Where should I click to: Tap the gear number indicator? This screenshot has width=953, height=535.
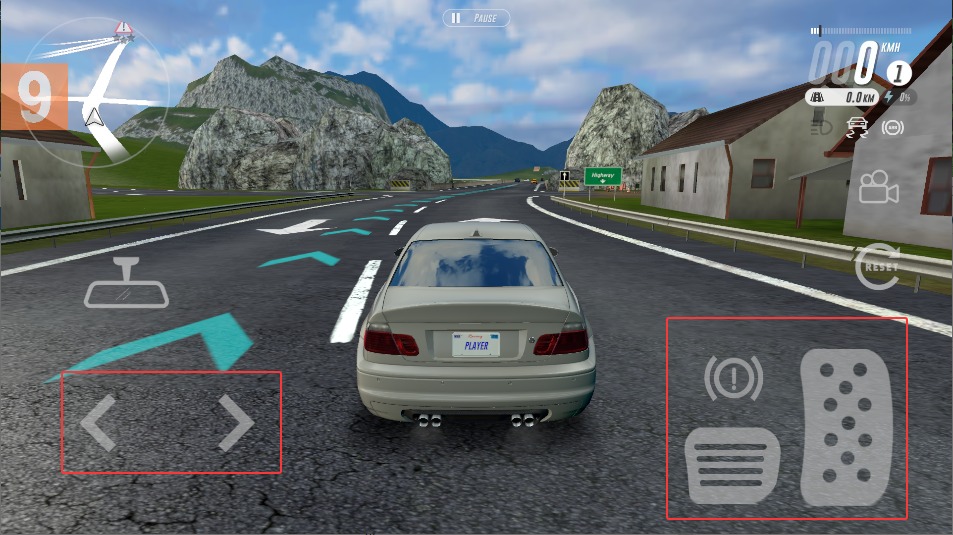point(899,72)
